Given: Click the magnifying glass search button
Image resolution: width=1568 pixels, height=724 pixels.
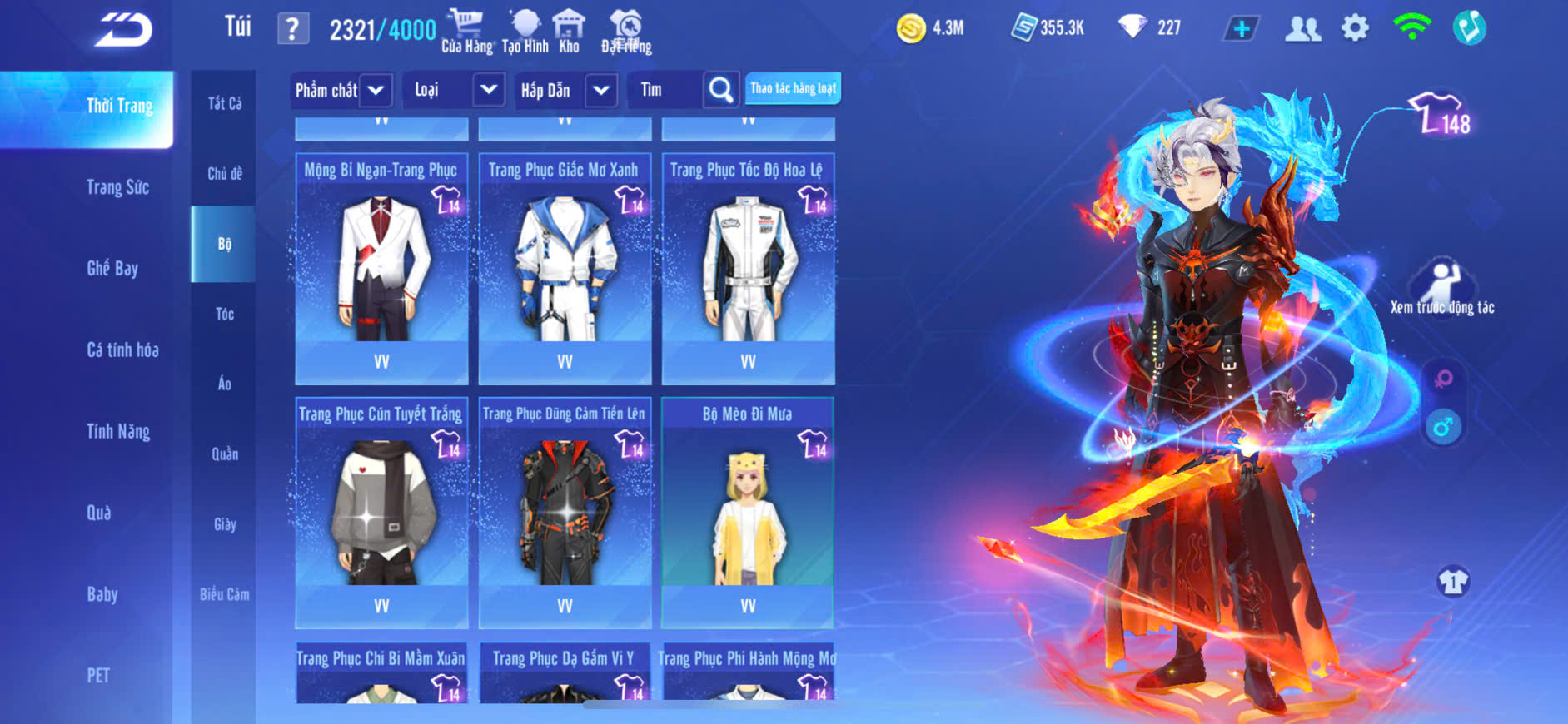Looking at the screenshot, I should pos(721,90).
